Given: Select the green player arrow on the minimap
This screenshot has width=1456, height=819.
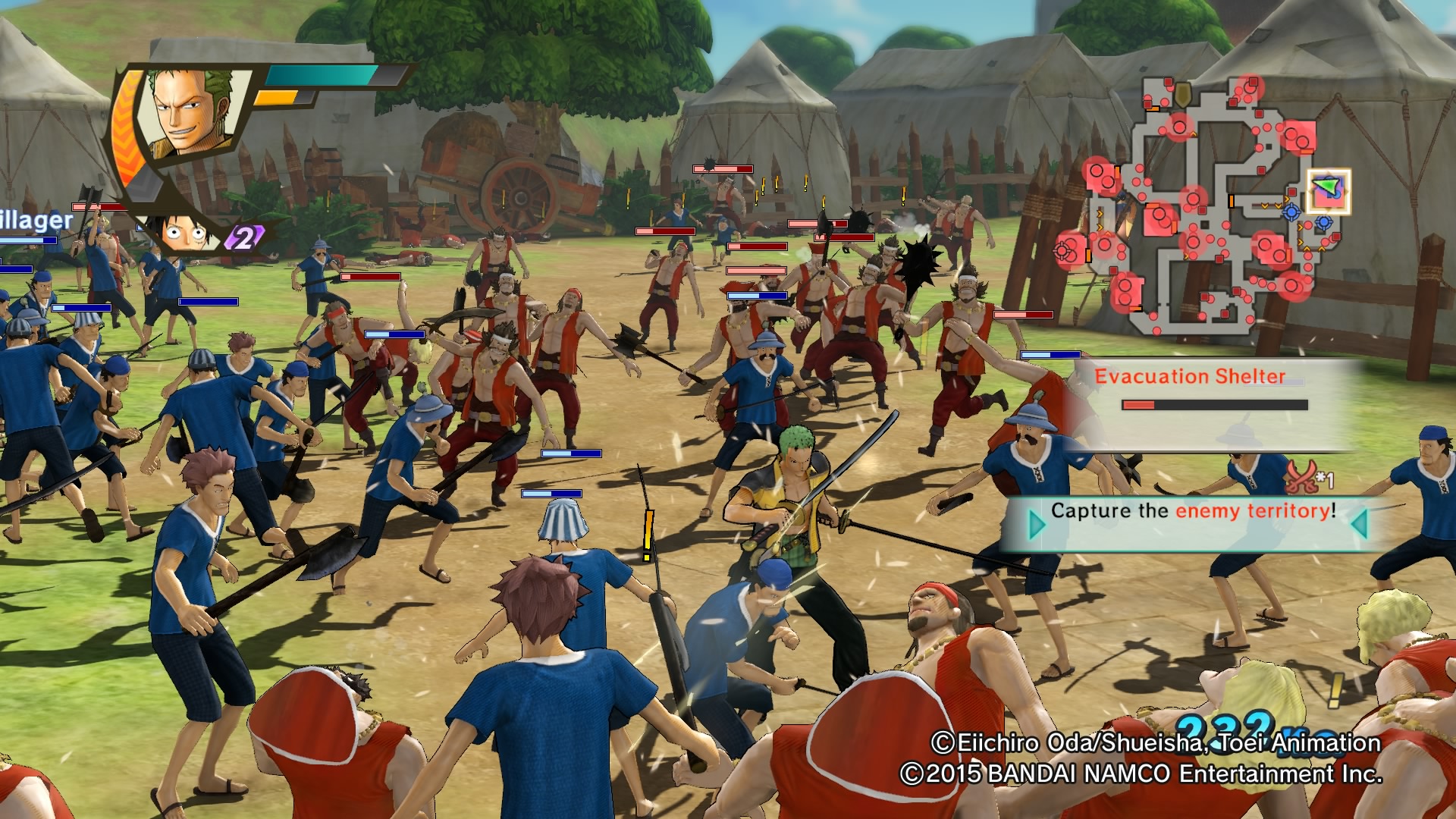Looking at the screenshot, I should [x=1326, y=185].
